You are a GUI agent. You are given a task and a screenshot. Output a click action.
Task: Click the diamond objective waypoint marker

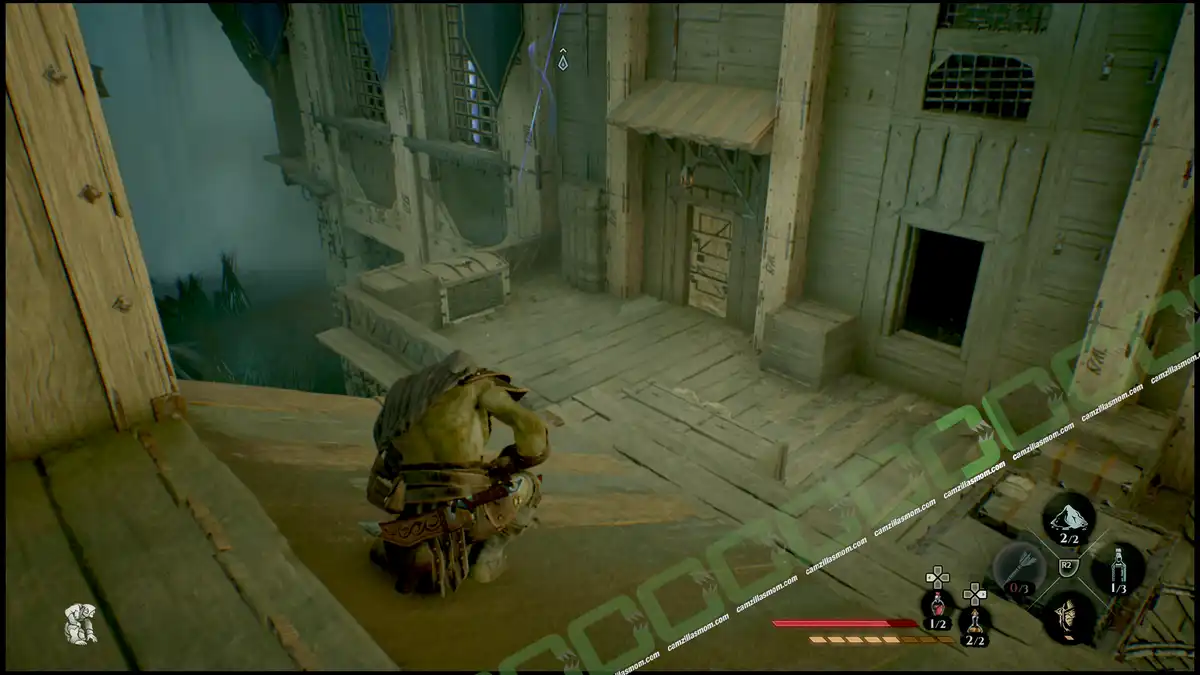point(563,61)
